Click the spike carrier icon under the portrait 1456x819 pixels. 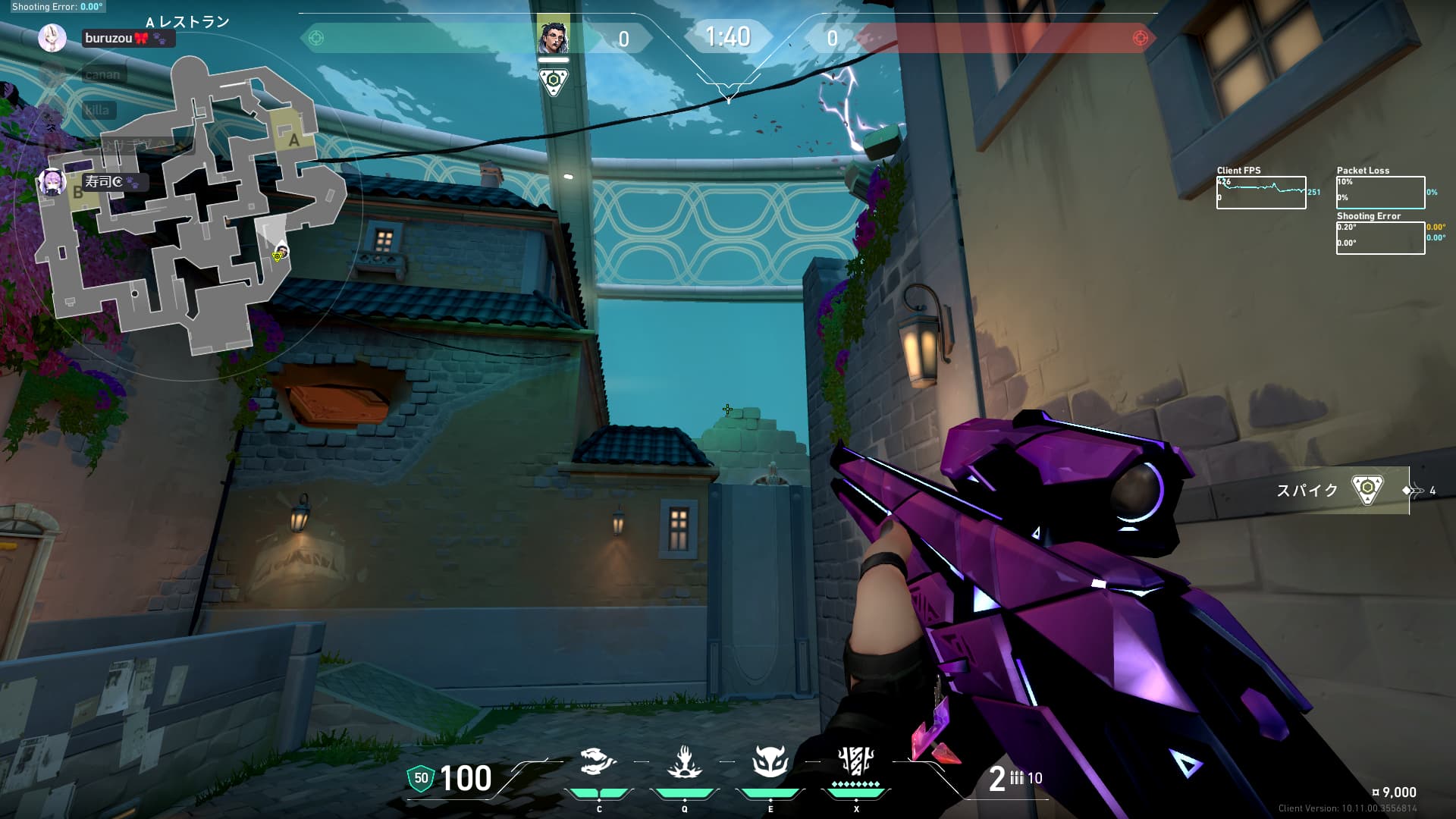point(553,80)
